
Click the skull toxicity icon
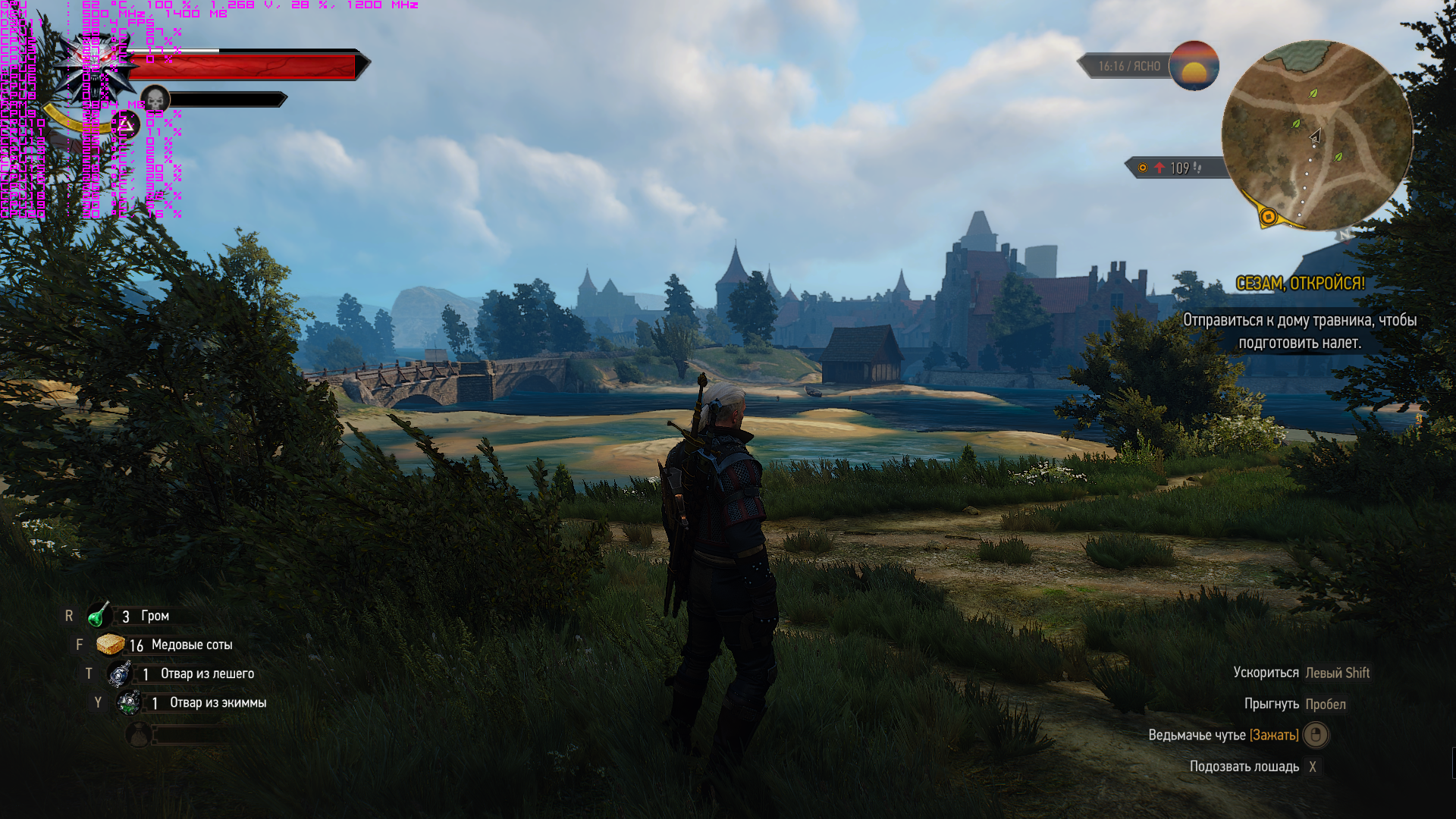tap(155, 99)
